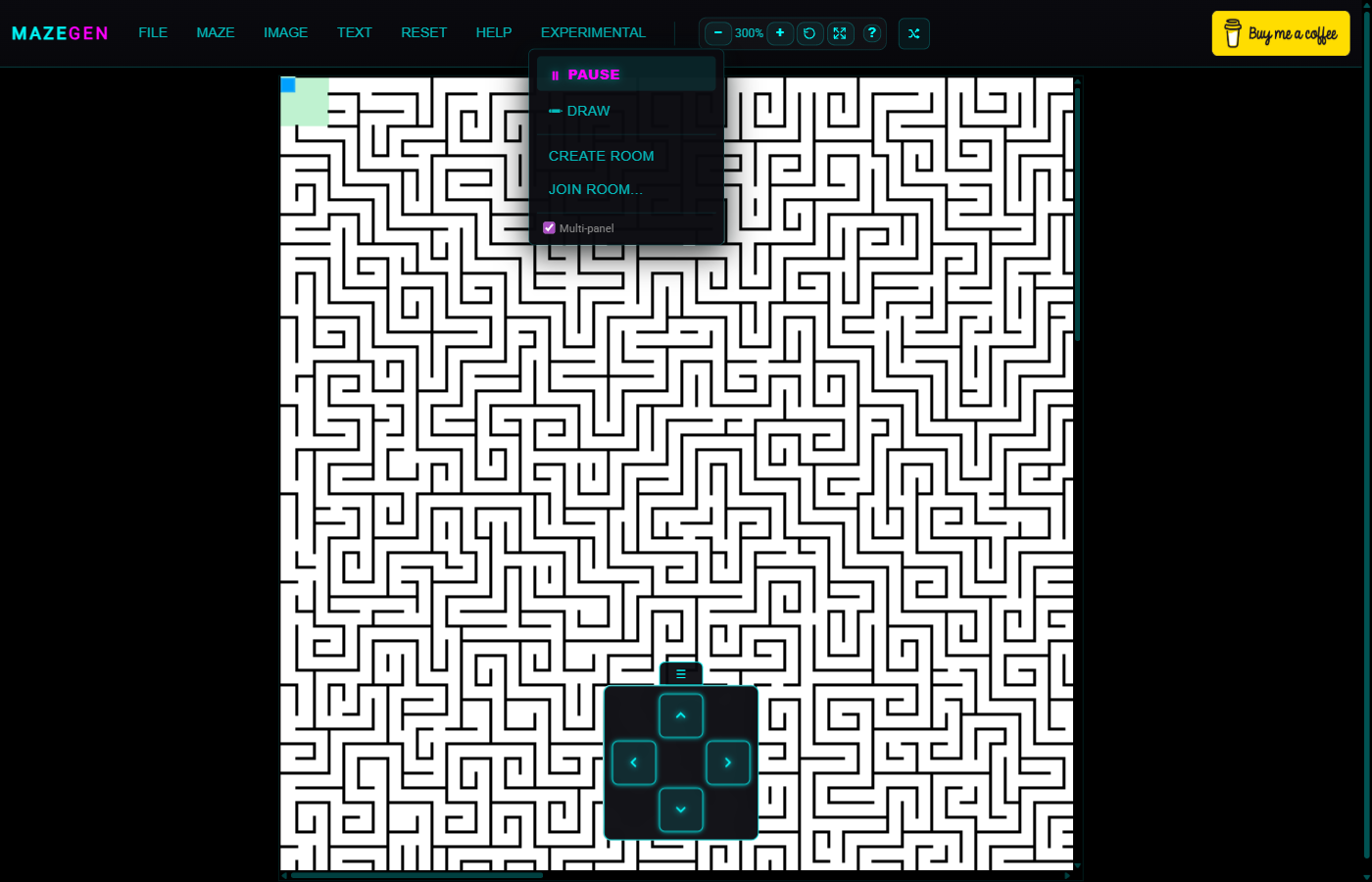
Task: Click the shuffle icon in the toolbar
Action: coord(913,32)
